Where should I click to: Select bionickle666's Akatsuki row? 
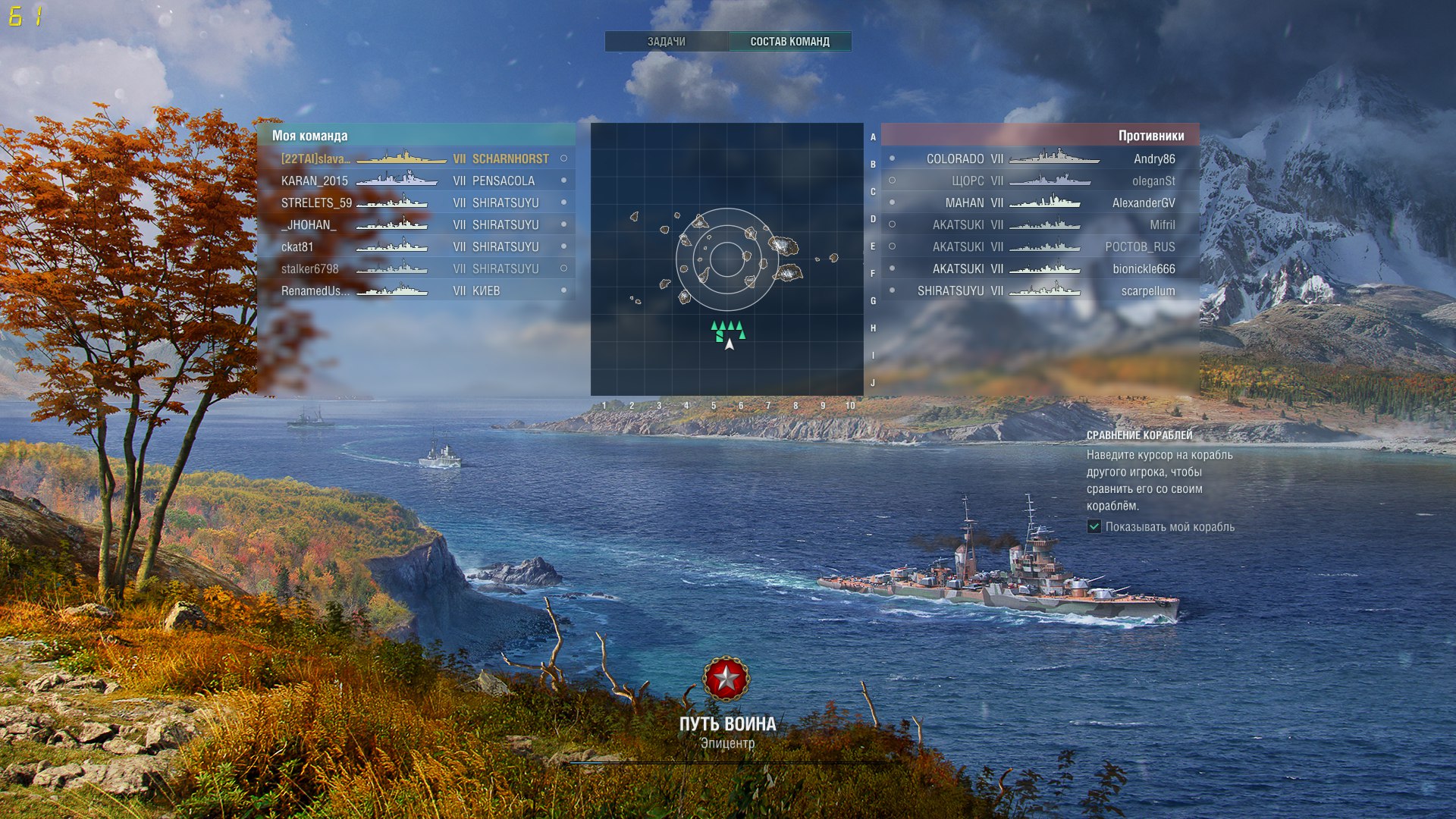(x=1039, y=268)
